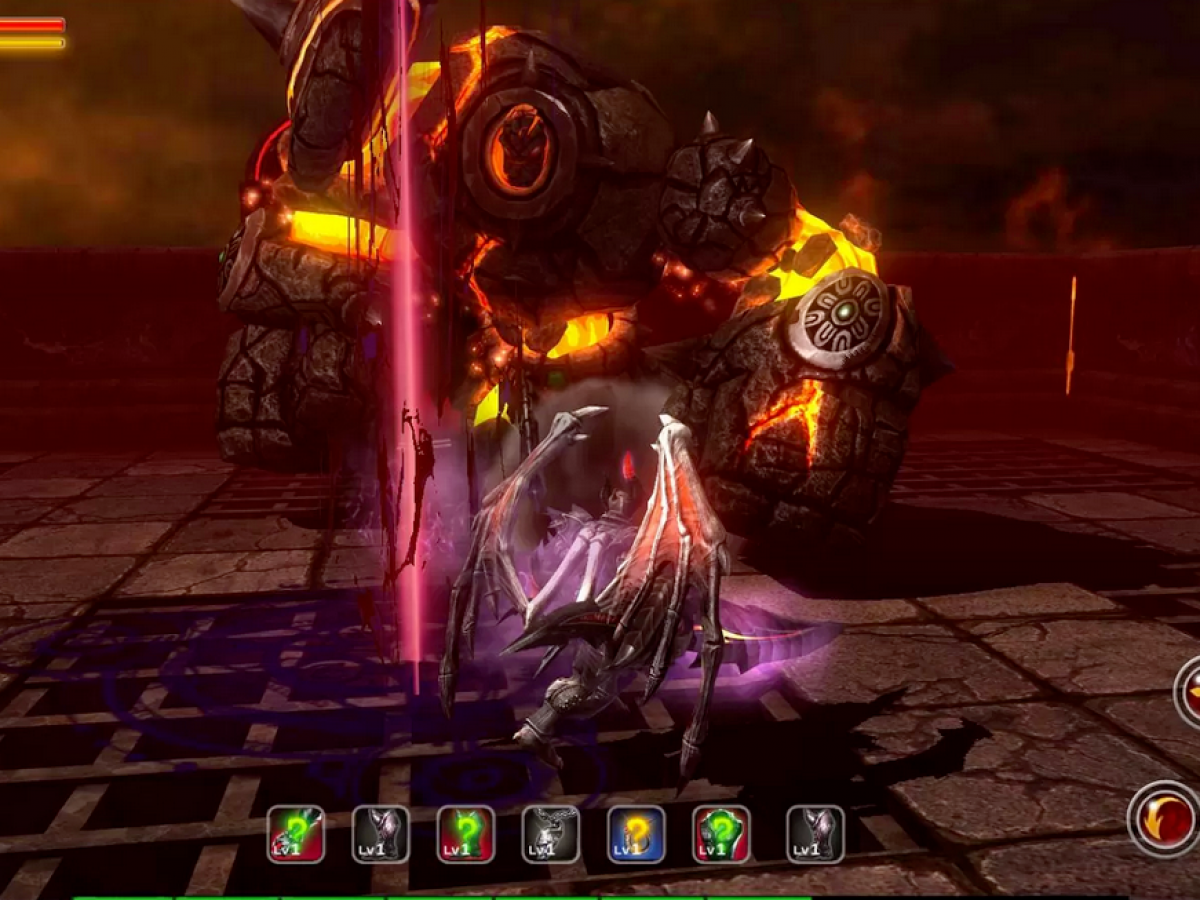Use the blade-shaped green question mark slot
This screenshot has height=900, width=1200.
pyautogui.click(x=296, y=834)
